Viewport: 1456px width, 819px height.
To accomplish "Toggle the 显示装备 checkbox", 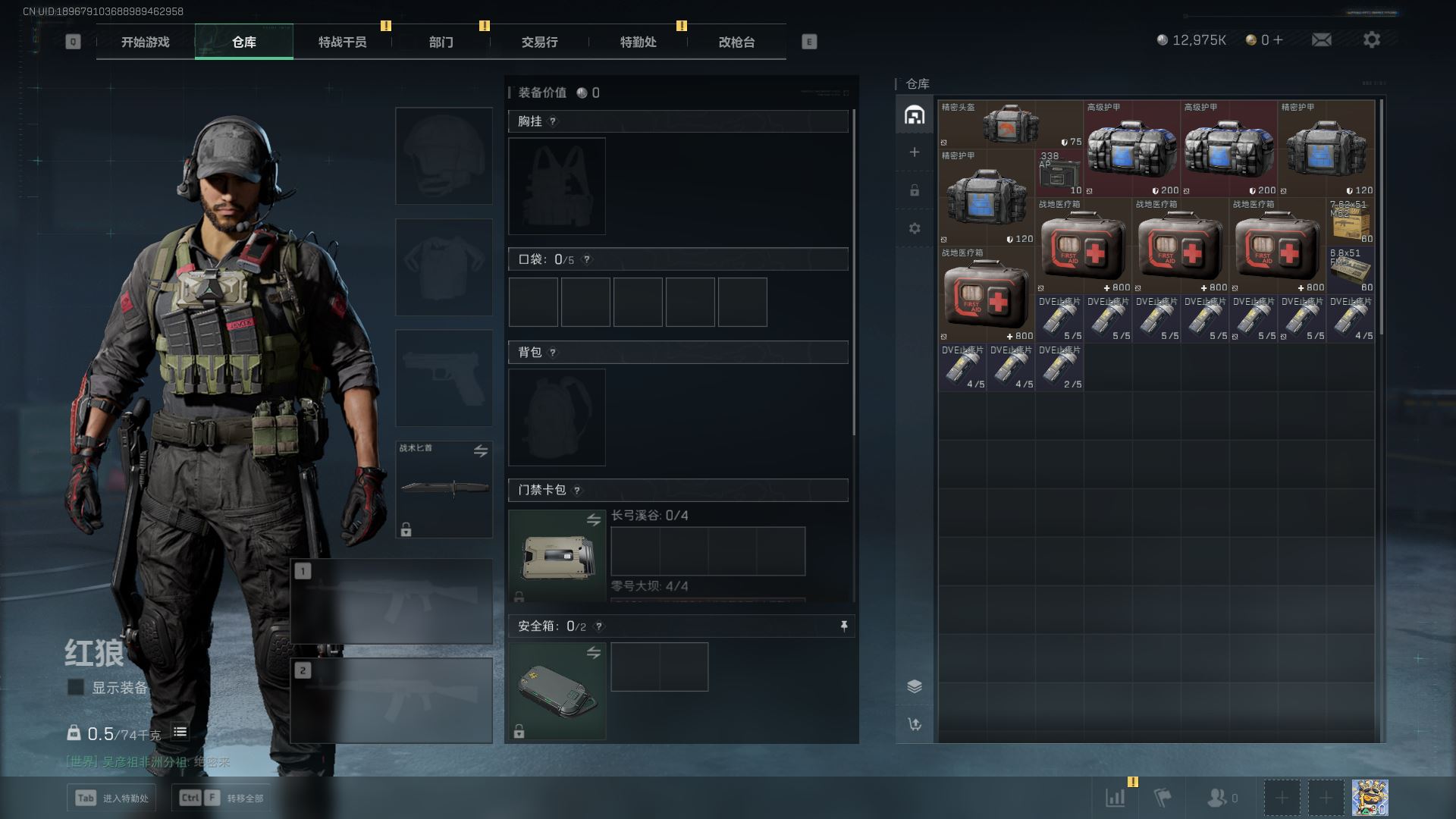I will (x=76, y=687).
